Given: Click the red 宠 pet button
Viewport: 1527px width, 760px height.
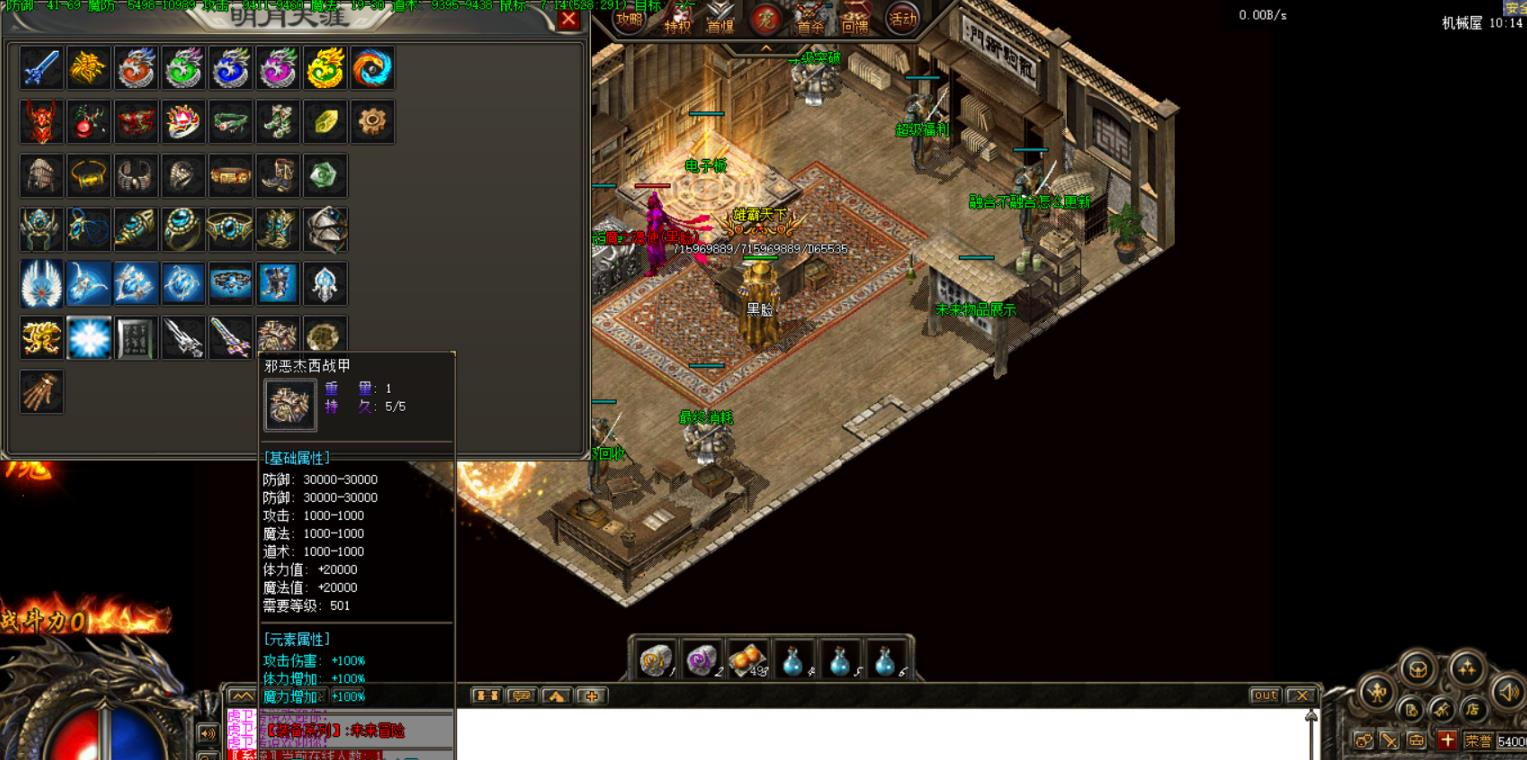Looking at the screenshot, I should pos(766,18).
